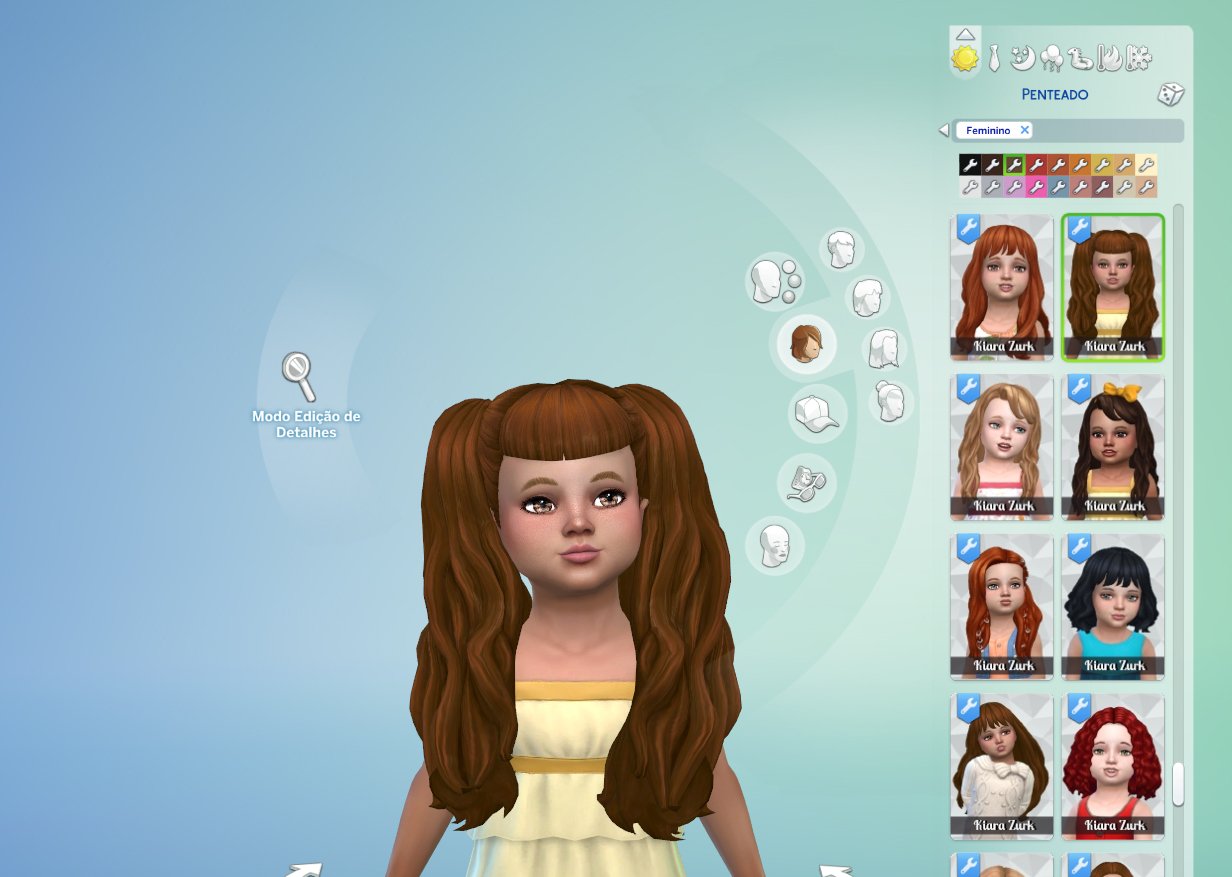
Task: Select the black hair with yellow bow thumbnail
Action: [x=1112, y=447]
